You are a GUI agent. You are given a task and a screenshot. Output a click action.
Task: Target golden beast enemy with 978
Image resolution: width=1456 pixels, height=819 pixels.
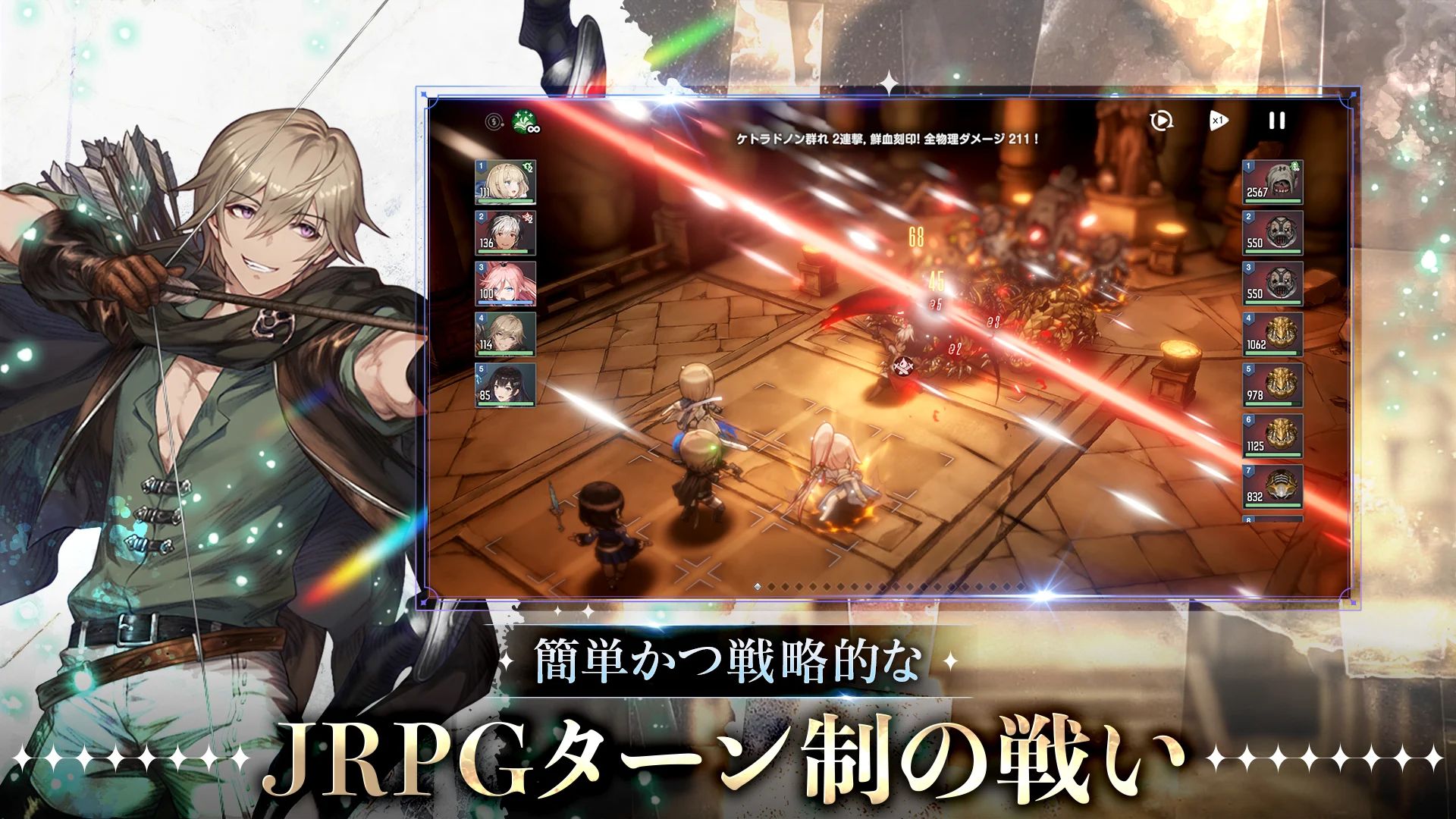pos(1272,385)
